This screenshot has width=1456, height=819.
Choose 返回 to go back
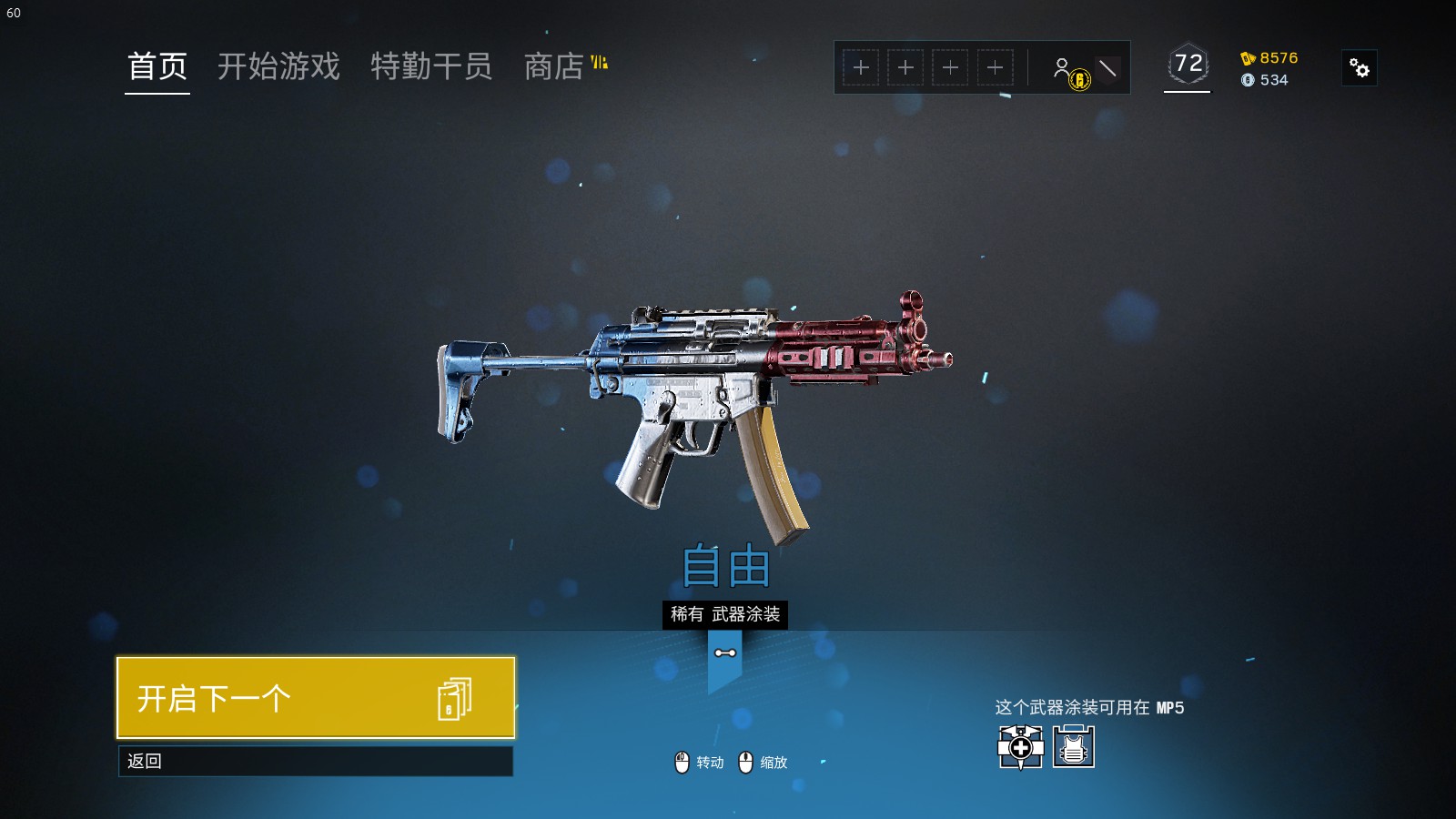316,761
